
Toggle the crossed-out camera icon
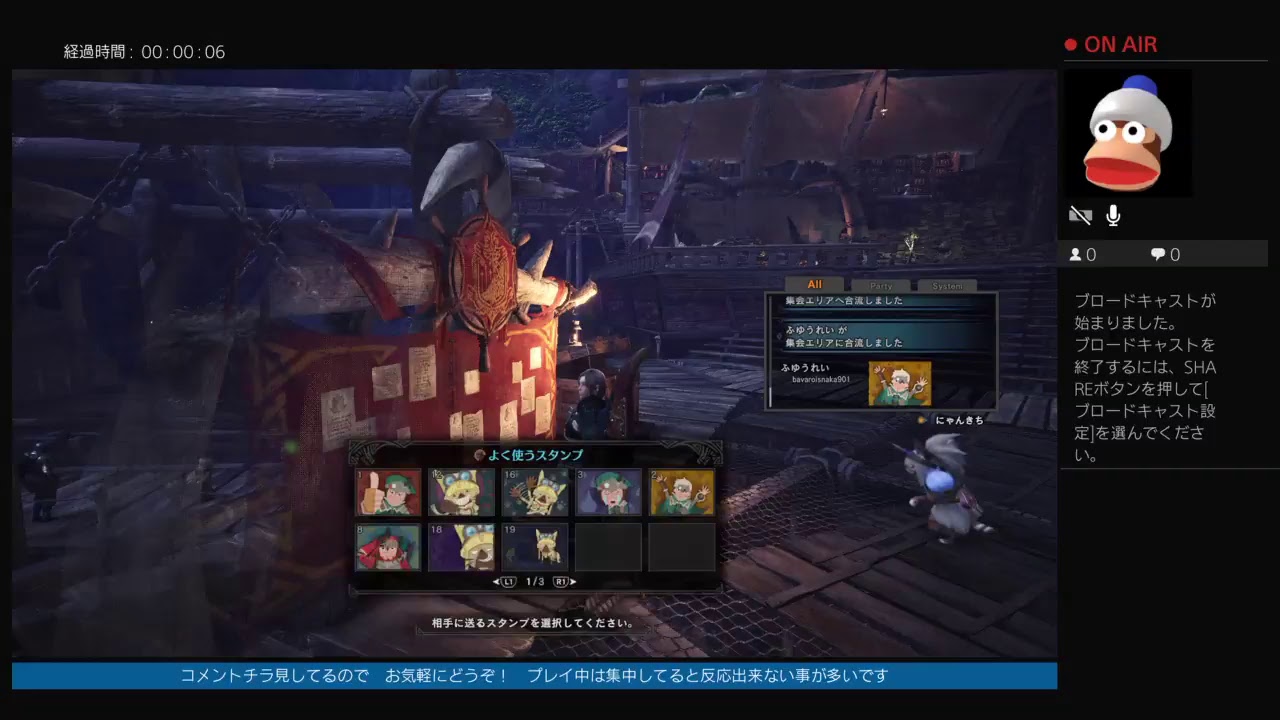tap(1080, 215)
